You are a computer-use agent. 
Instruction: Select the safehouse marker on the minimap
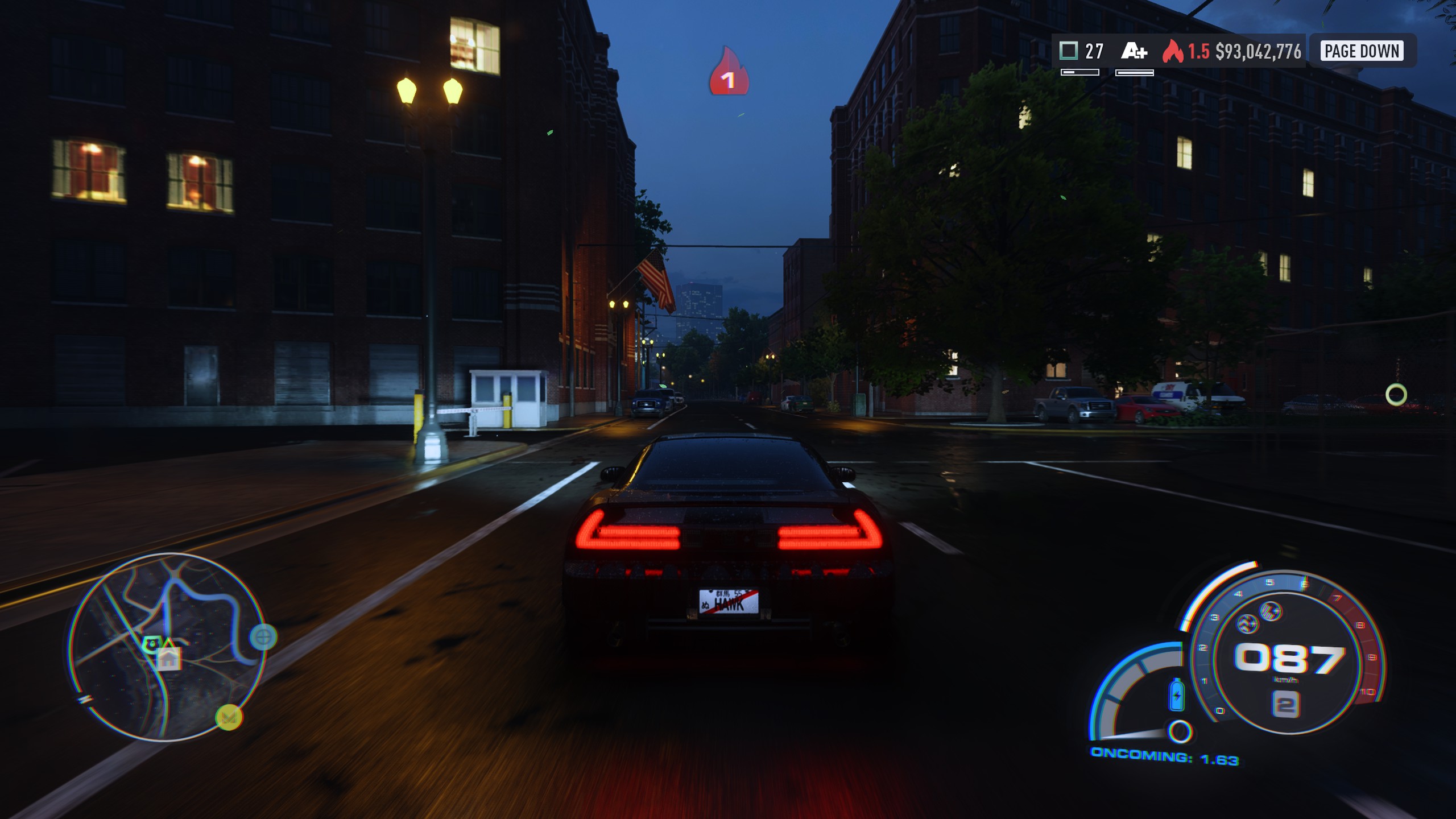[x=169, y=660]
